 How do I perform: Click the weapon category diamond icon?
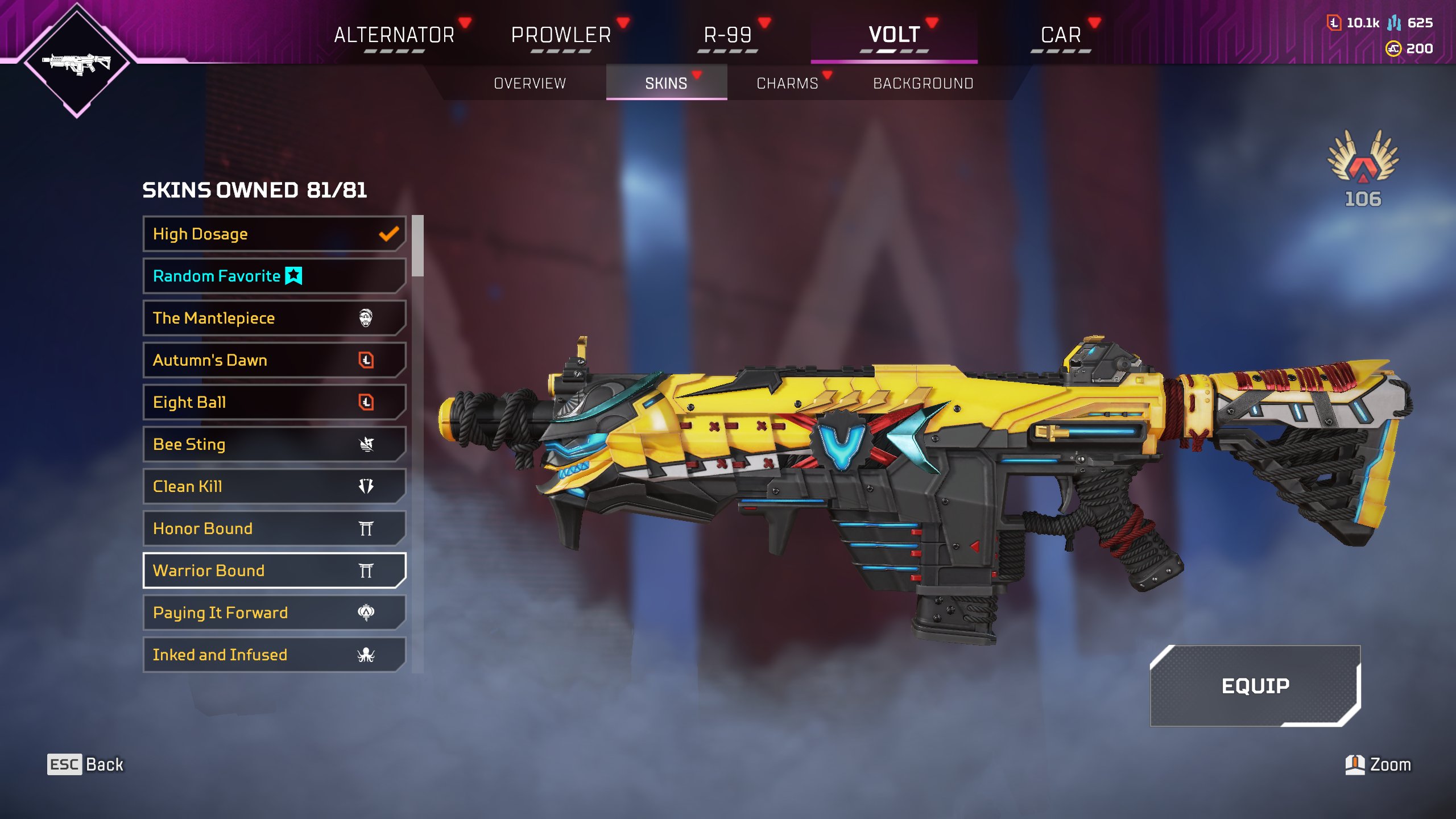click(x=77, y=61)
